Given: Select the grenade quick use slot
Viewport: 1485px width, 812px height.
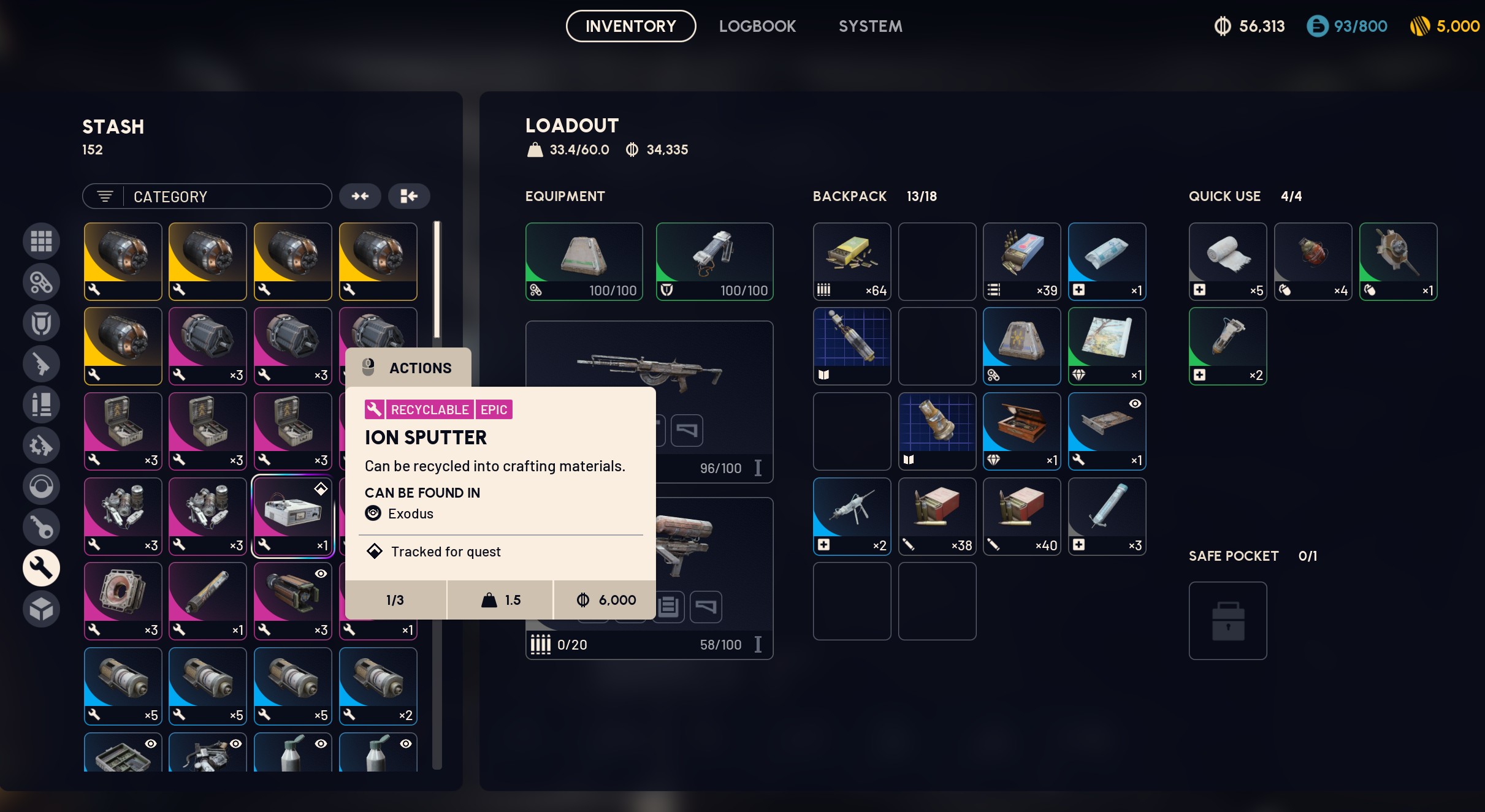Looking at the screenshot, I should pos(1313,261).
